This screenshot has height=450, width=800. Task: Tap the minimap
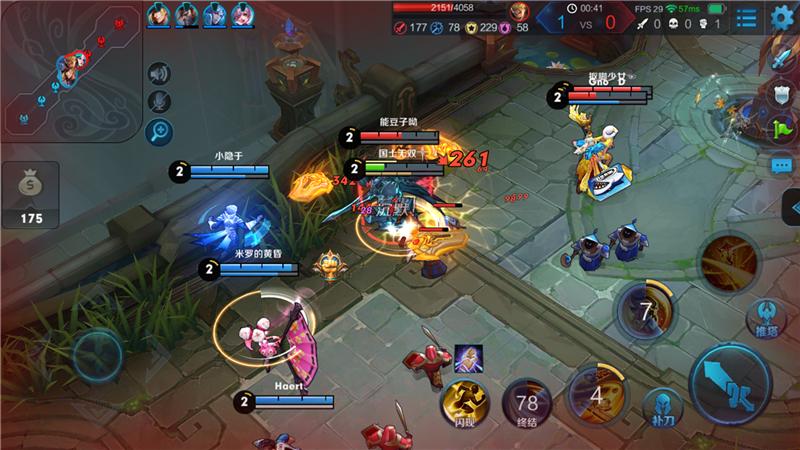click(70, 70)
